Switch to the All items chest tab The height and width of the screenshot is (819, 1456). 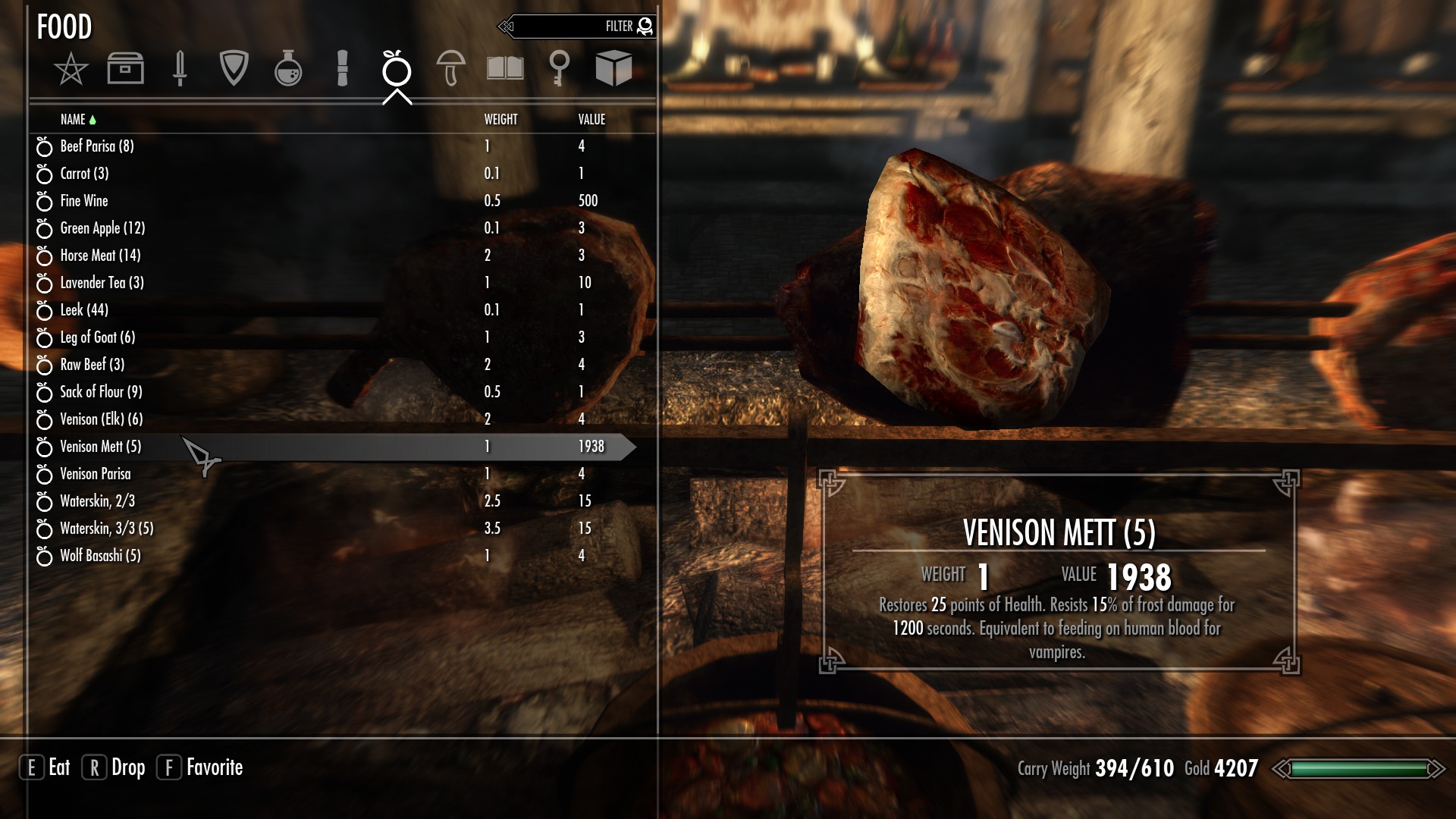(125, 69)
